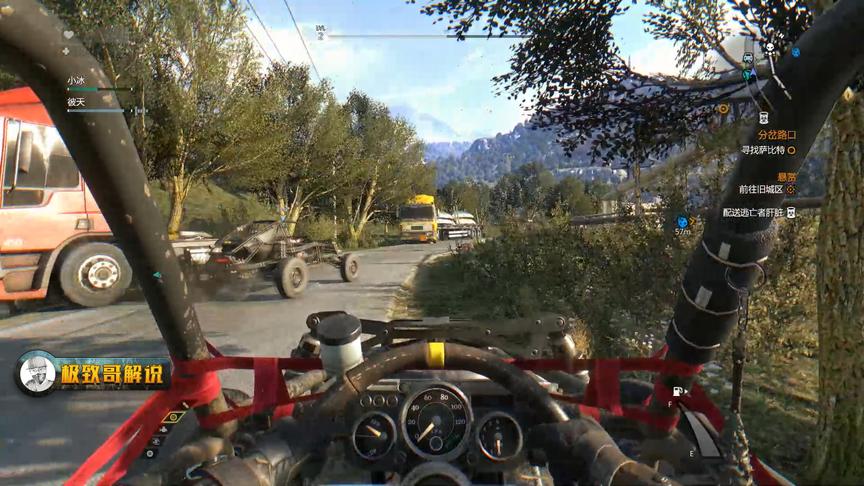Select co-op player 彼天's name
This screenshot has width=864, height=486.
(76, 102)
